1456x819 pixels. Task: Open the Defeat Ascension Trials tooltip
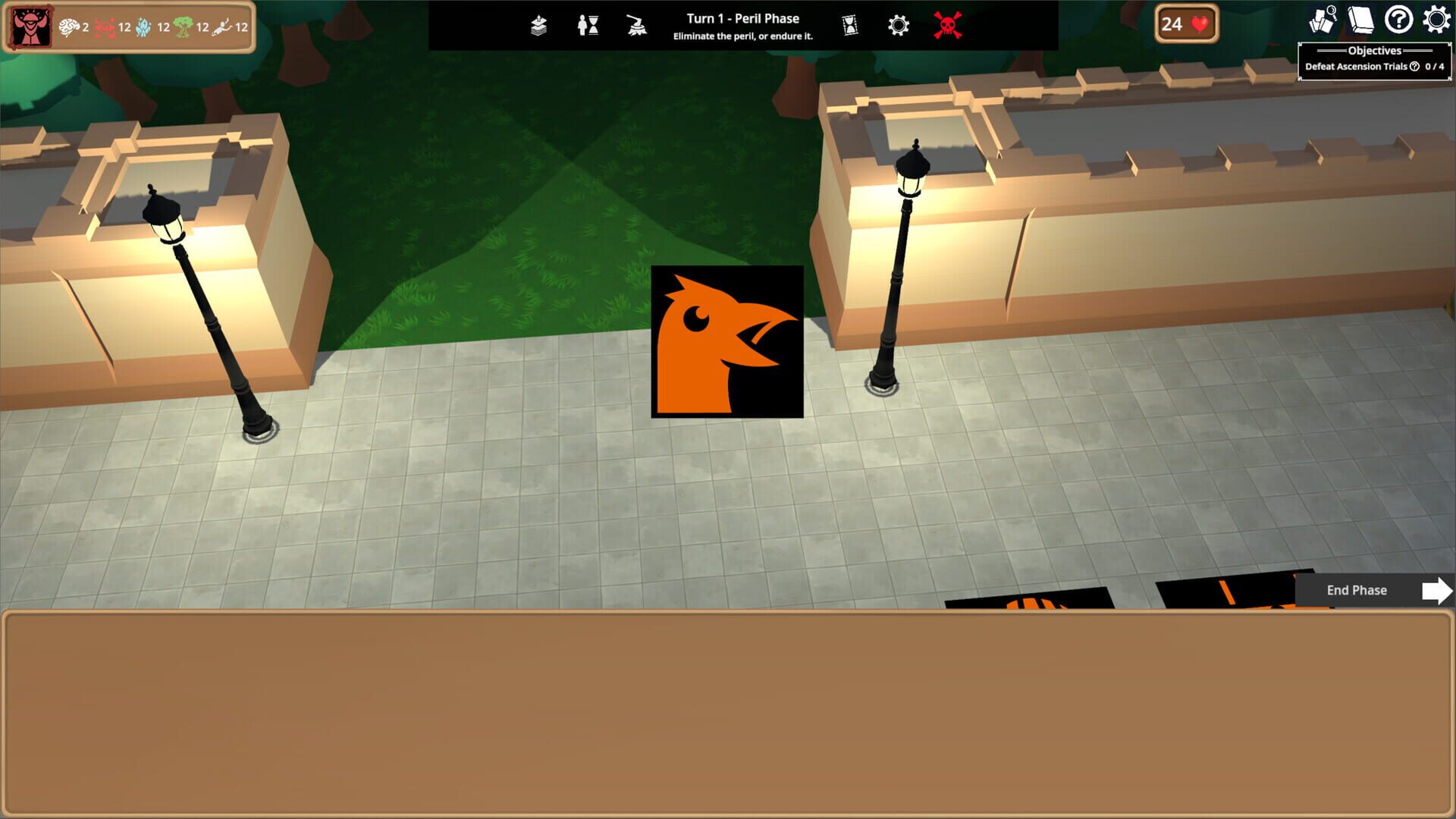point(1414,66)
